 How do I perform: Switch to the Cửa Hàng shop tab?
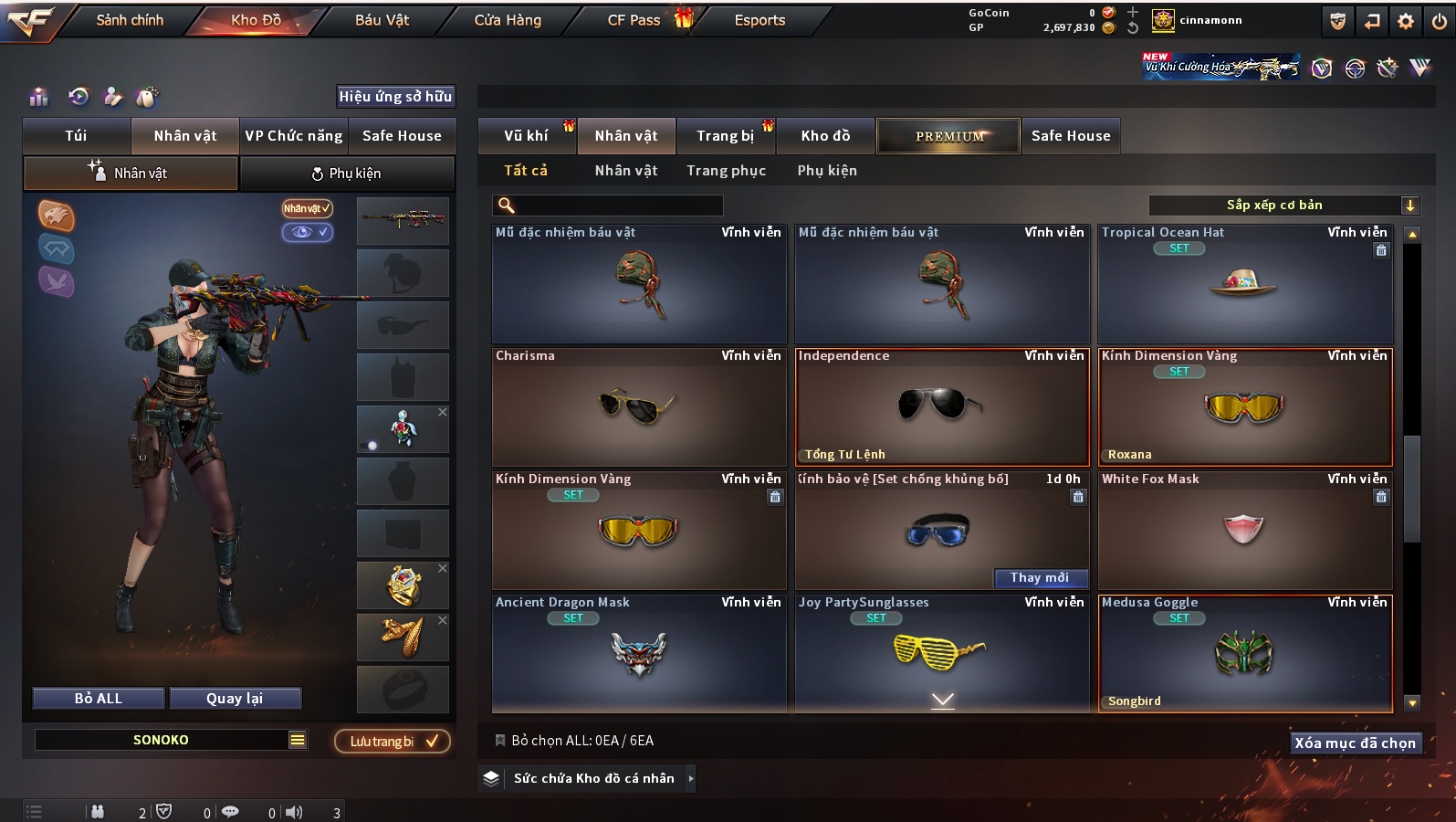(508, 20)
